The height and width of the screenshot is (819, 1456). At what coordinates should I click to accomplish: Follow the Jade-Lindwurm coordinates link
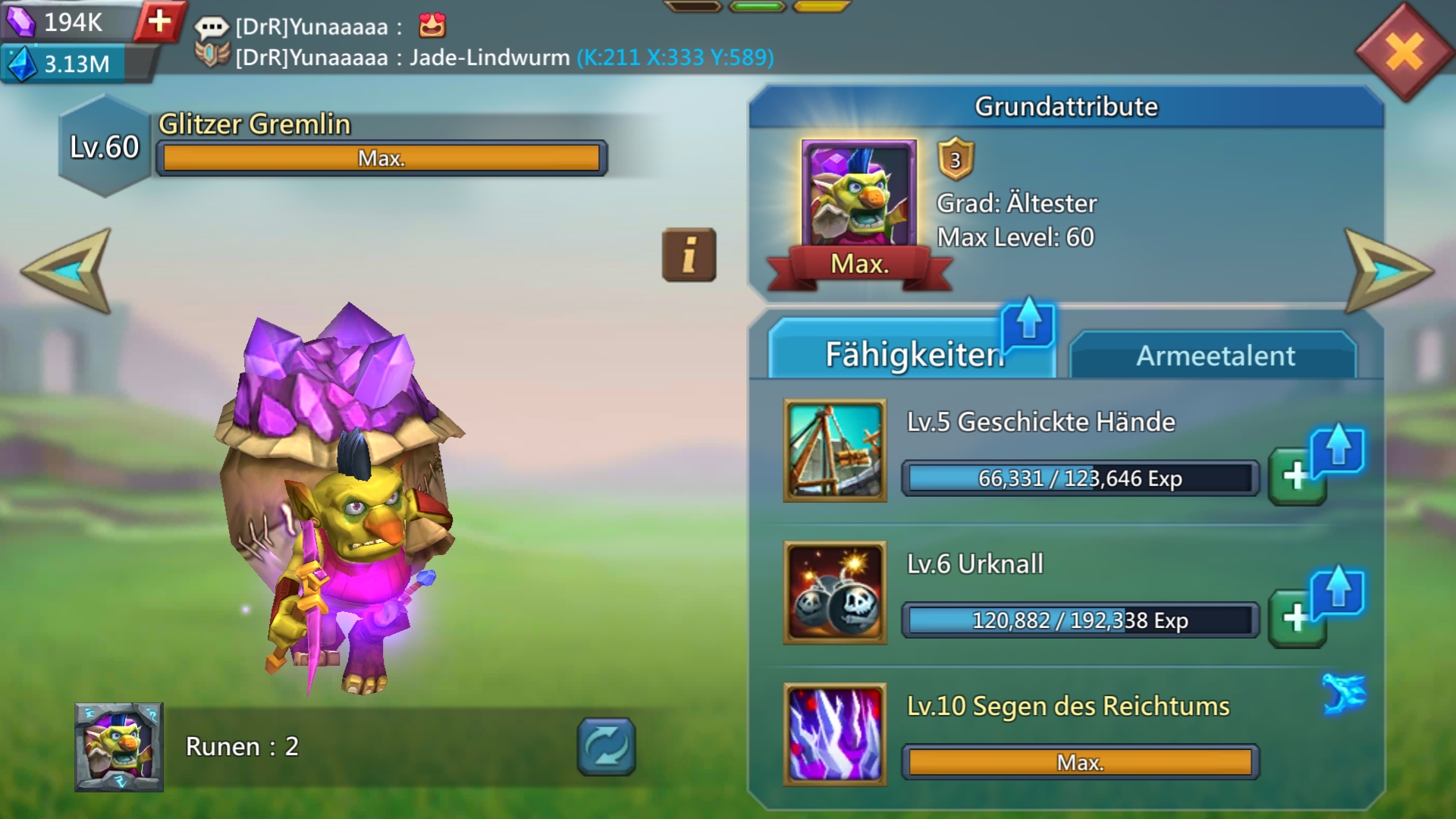click(675, 58)
